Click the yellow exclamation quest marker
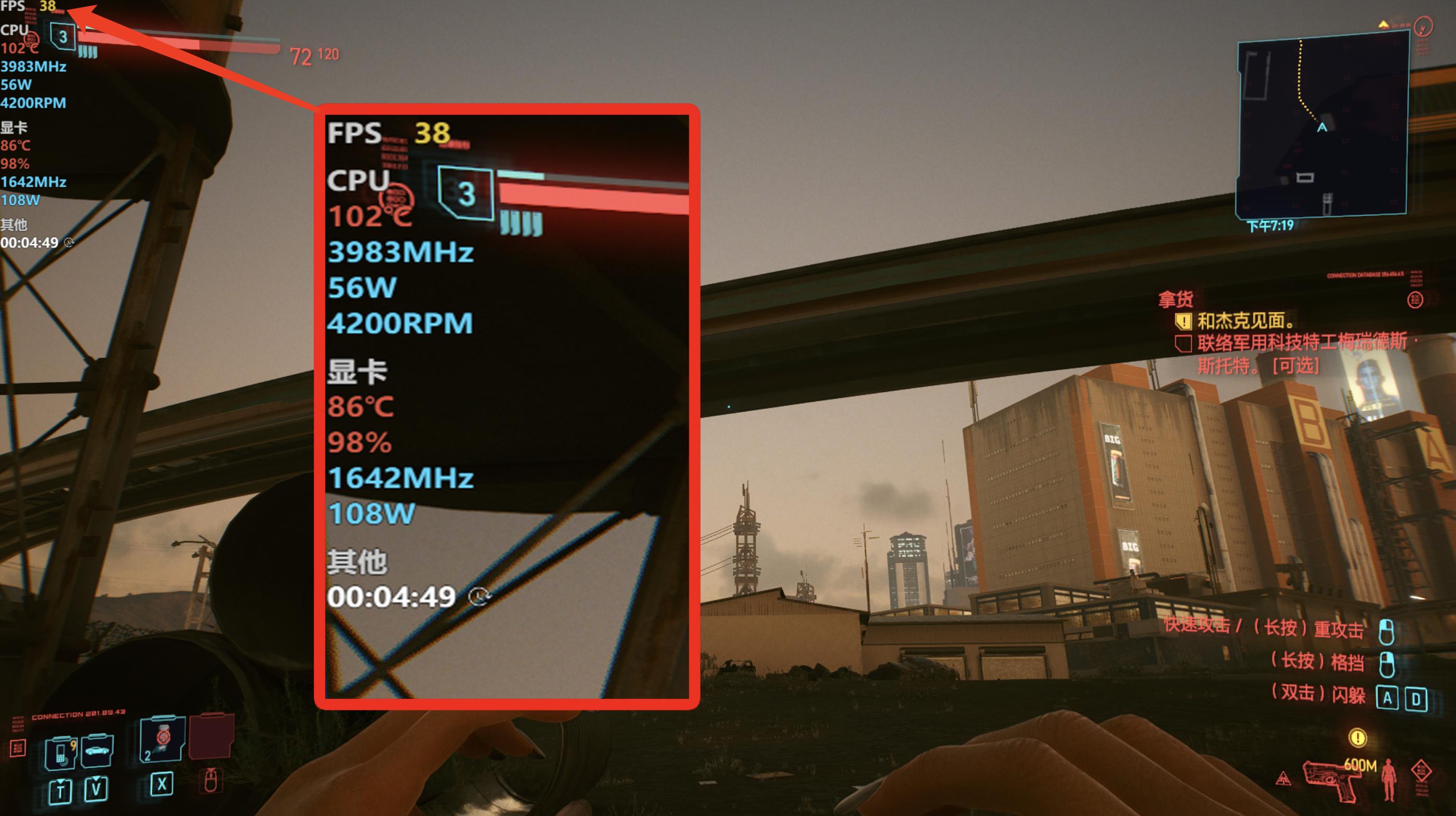The width and height of the screenshot is (1456, 816). tap(1357, 738)
